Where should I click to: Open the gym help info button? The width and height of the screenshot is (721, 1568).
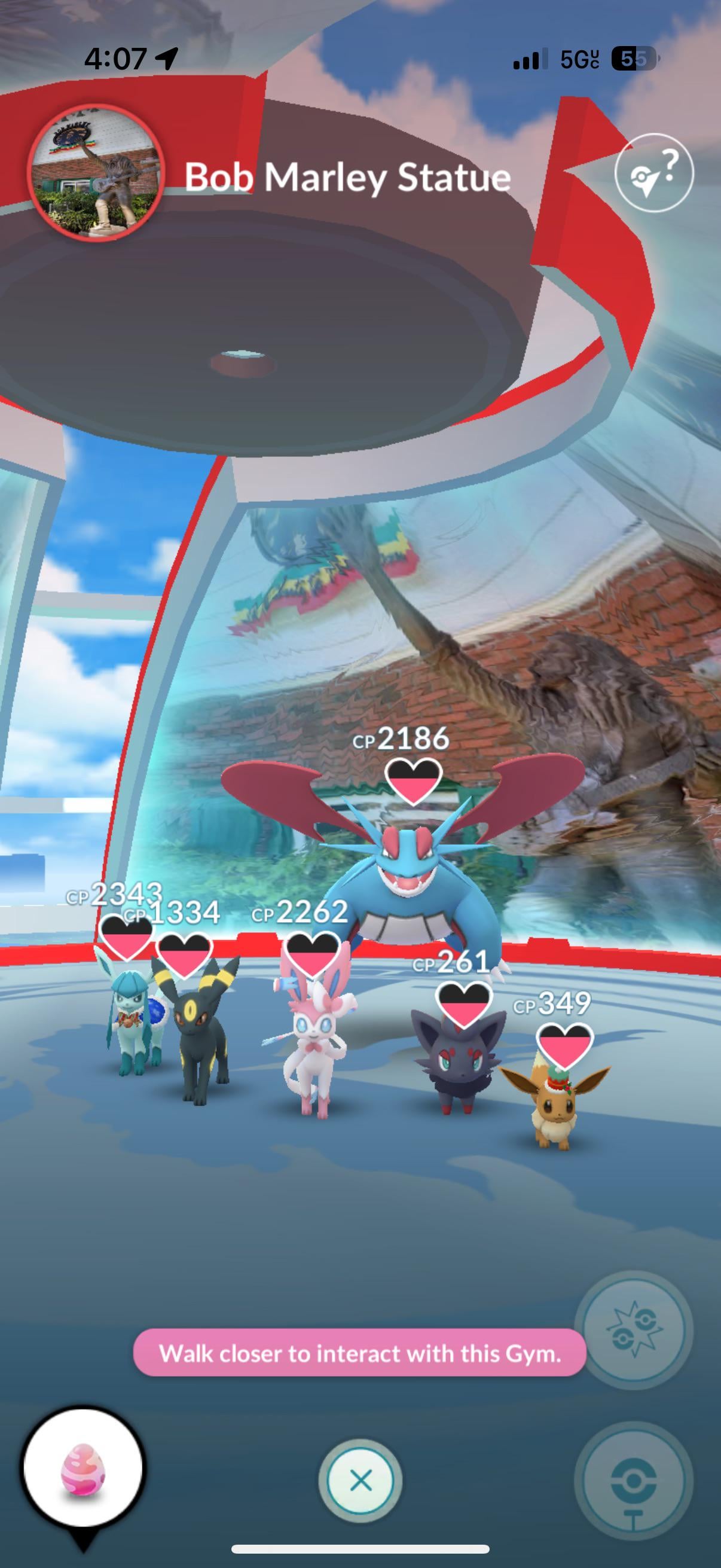(653, 172)
